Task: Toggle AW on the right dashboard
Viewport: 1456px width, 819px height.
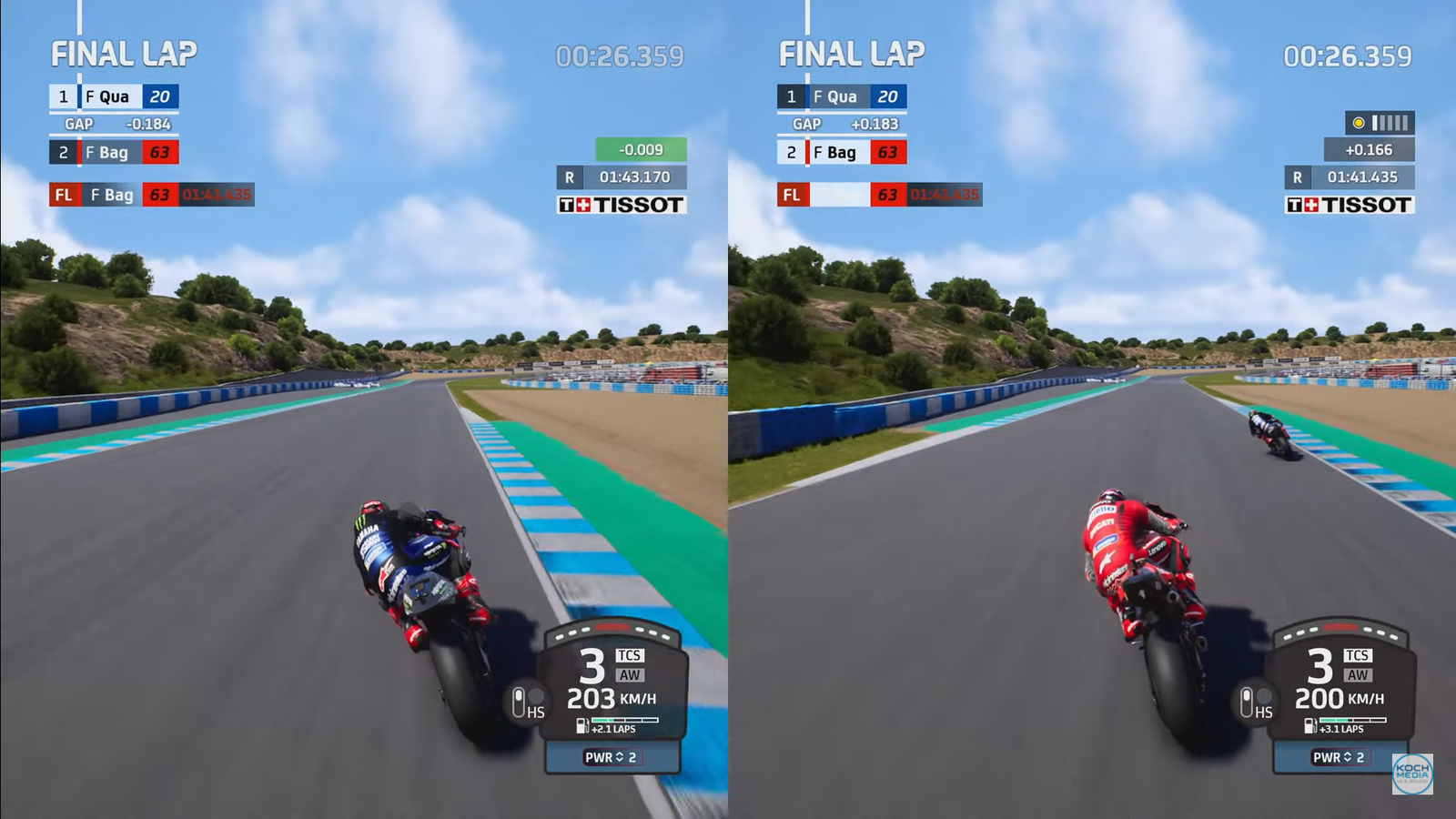Action: [1358, 674]
